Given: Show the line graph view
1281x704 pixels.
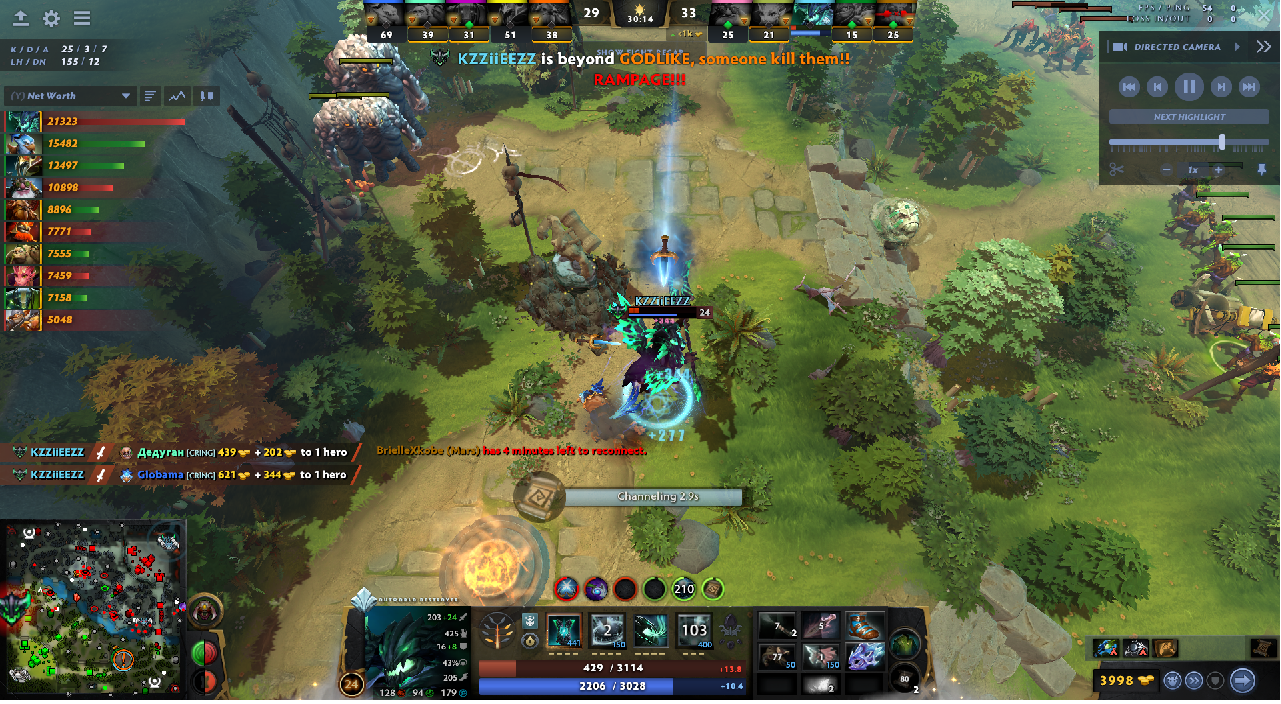Looking at the screenshot, I should coord(178,96).
